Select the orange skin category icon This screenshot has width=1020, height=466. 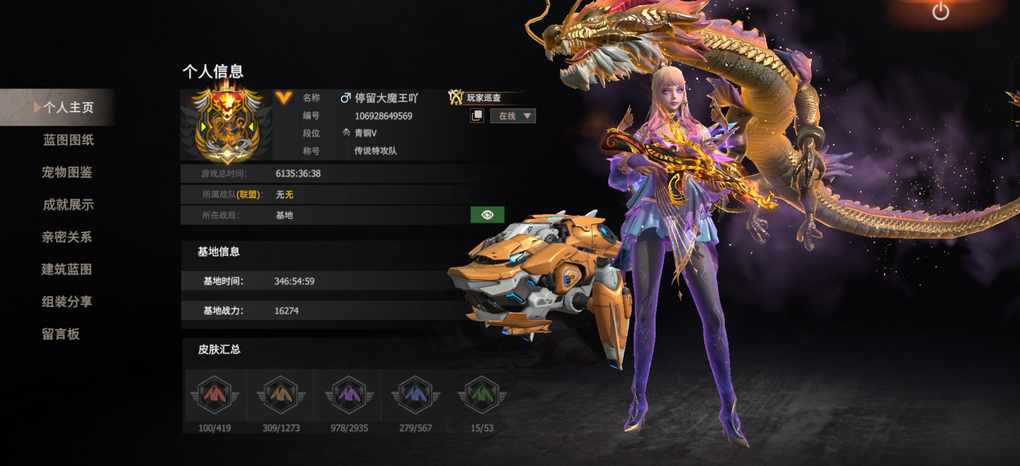click(280, 395)
